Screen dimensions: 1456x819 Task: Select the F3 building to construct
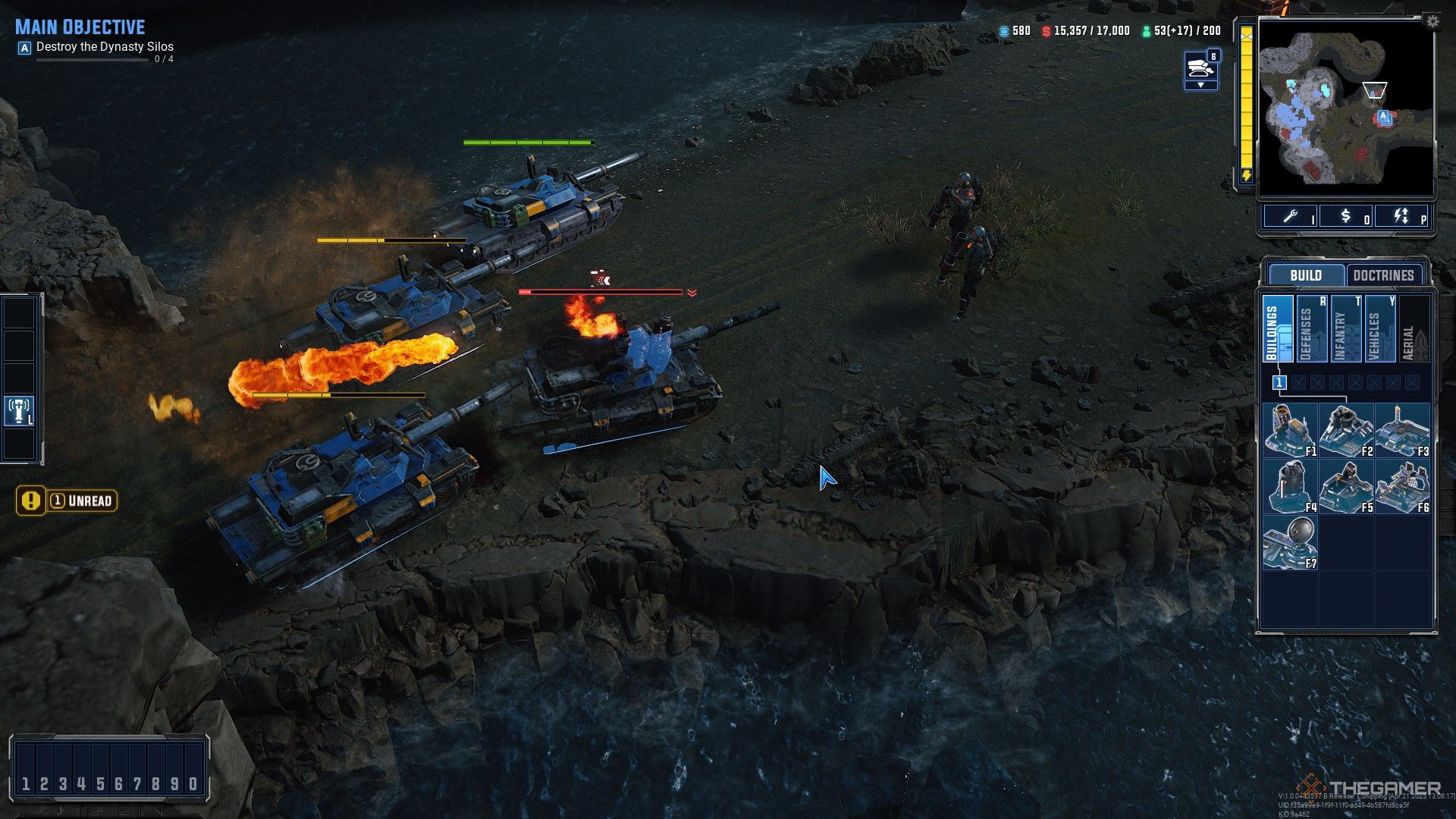coord(1402,430)
